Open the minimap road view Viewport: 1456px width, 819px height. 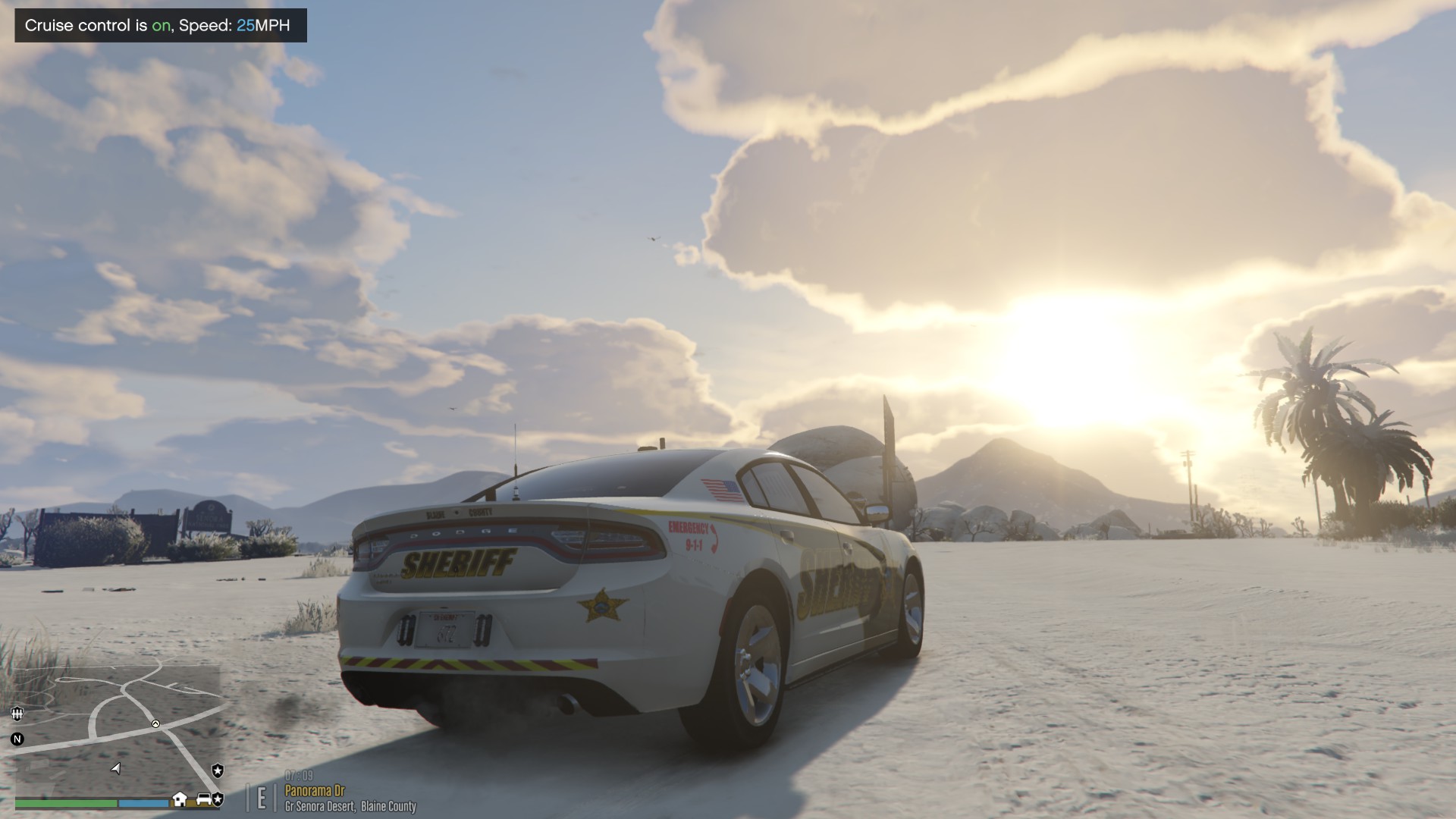click(118, 728)
